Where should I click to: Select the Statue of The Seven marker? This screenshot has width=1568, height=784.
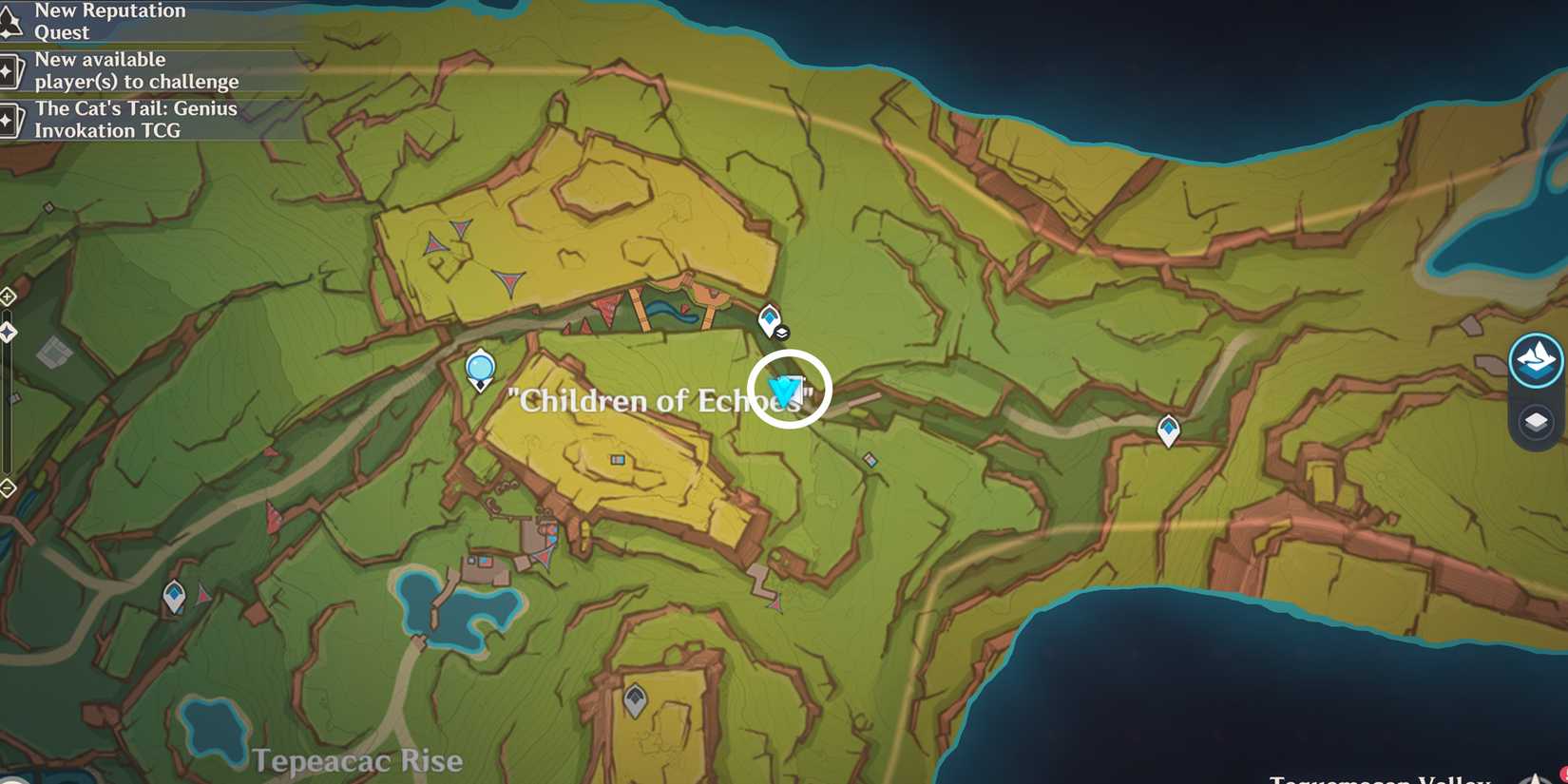pos(480,369)
